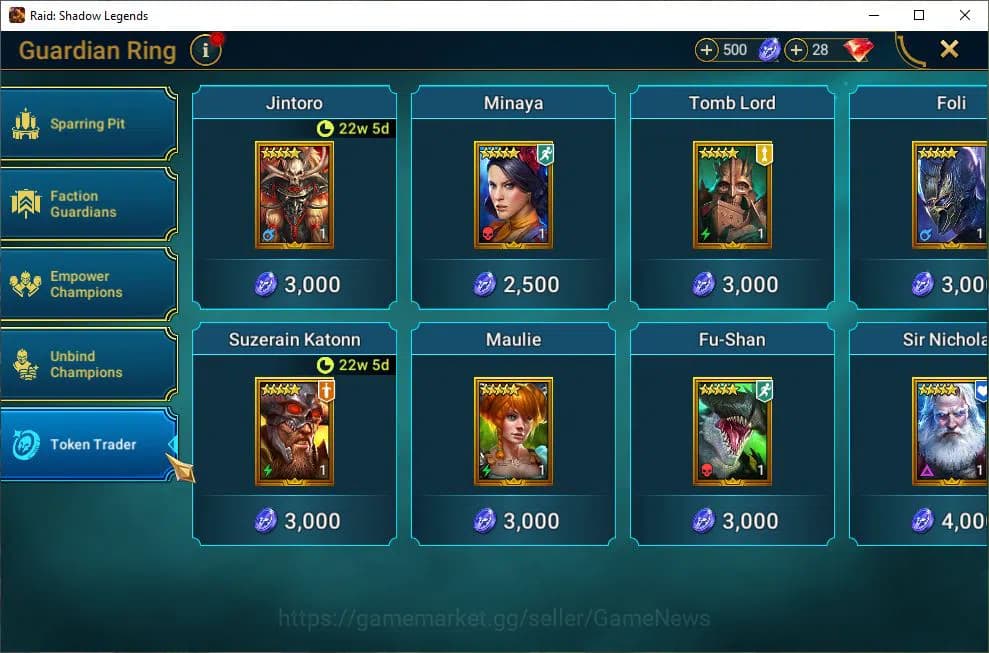
Task: Pick the Fu-Shan champion card
Action: click(x=732, y=432)
